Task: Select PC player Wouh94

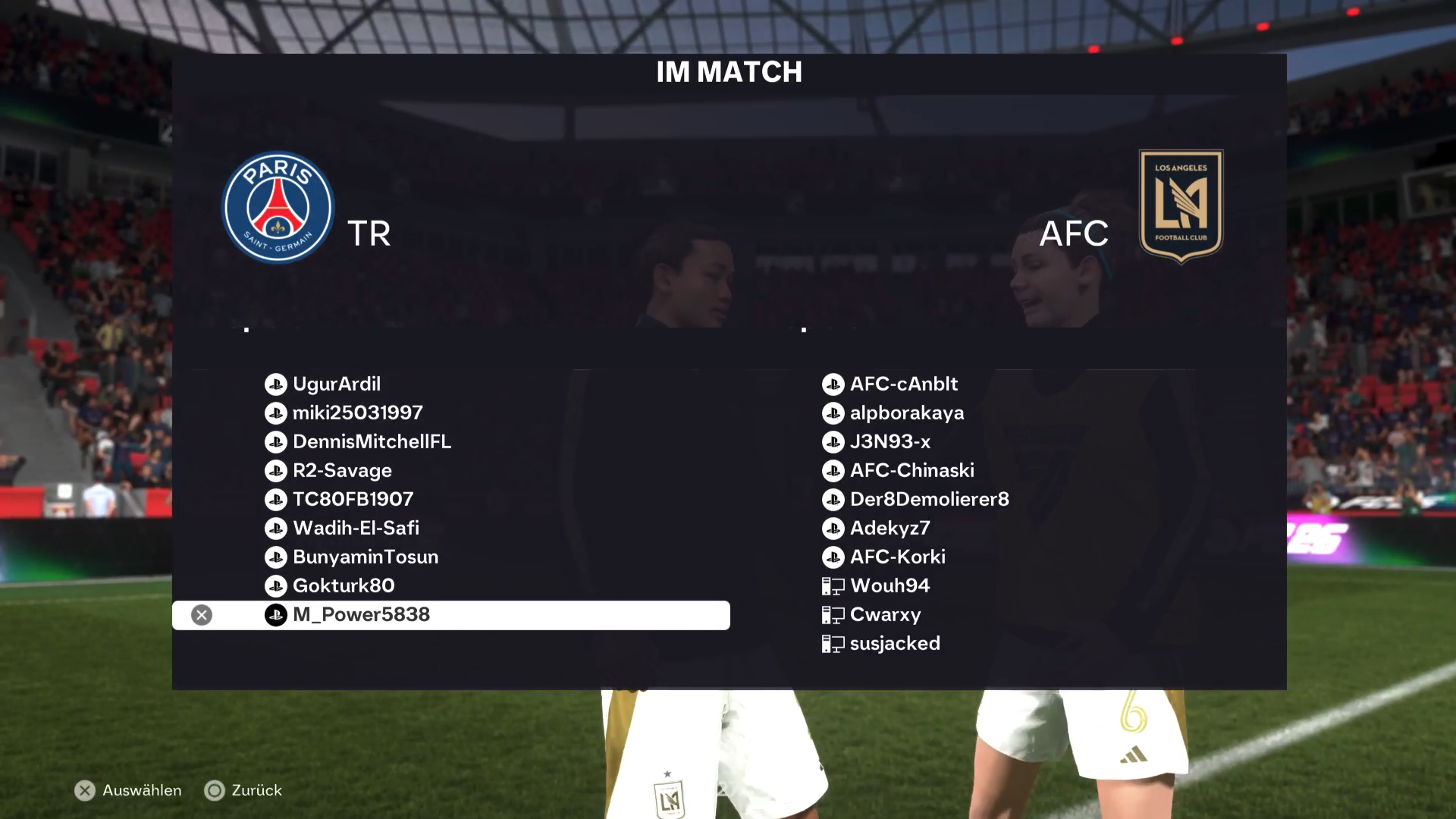Action: [890, 586]
